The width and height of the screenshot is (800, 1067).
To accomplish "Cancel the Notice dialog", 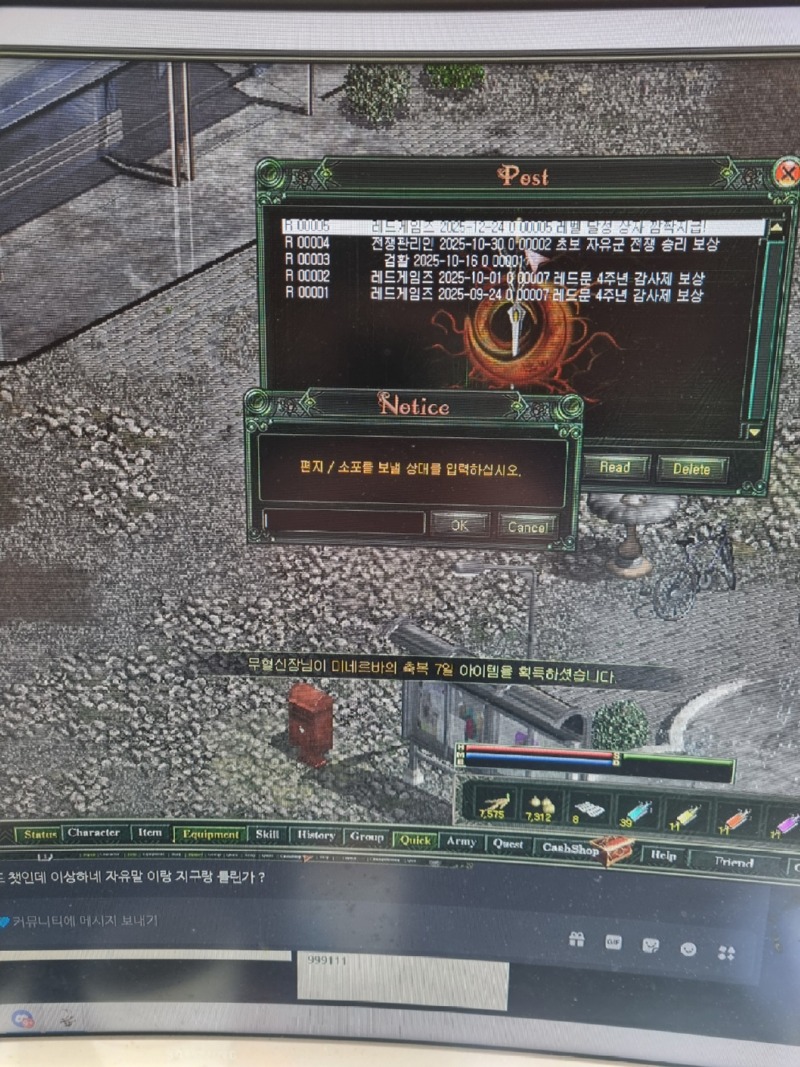I will tap(526, 526).
